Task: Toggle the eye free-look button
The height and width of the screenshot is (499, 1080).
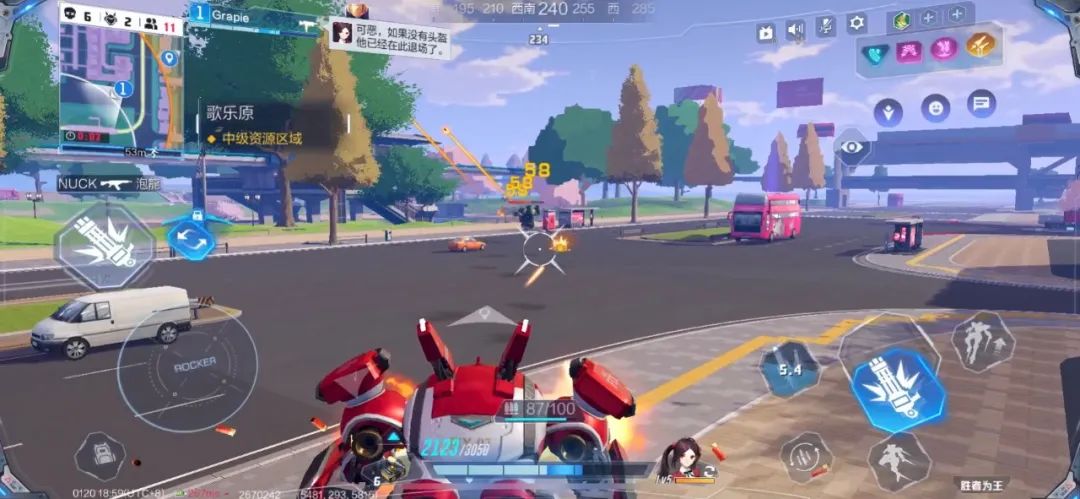Action: [852, 147]
